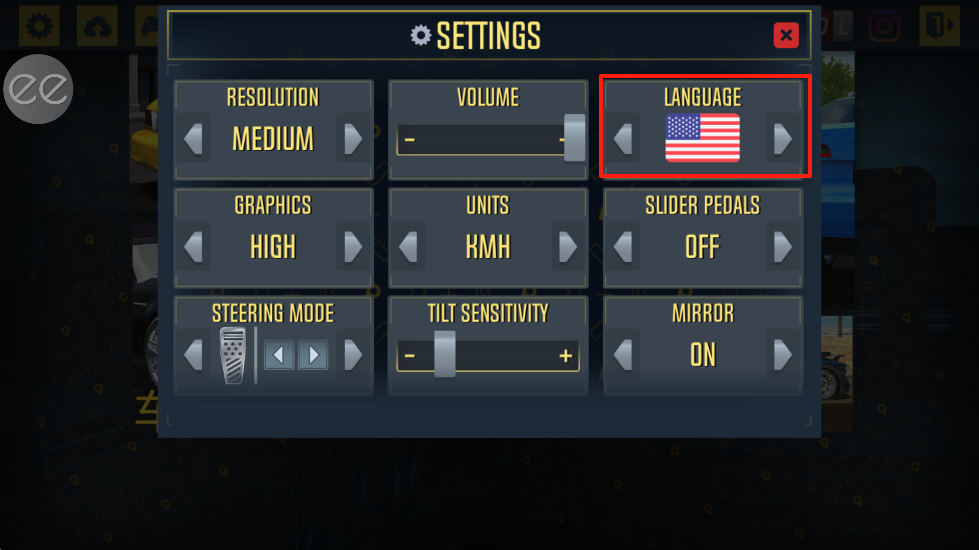
Task: Click the Tilt Sensitivity slider handle
Action: coord(445,354)
